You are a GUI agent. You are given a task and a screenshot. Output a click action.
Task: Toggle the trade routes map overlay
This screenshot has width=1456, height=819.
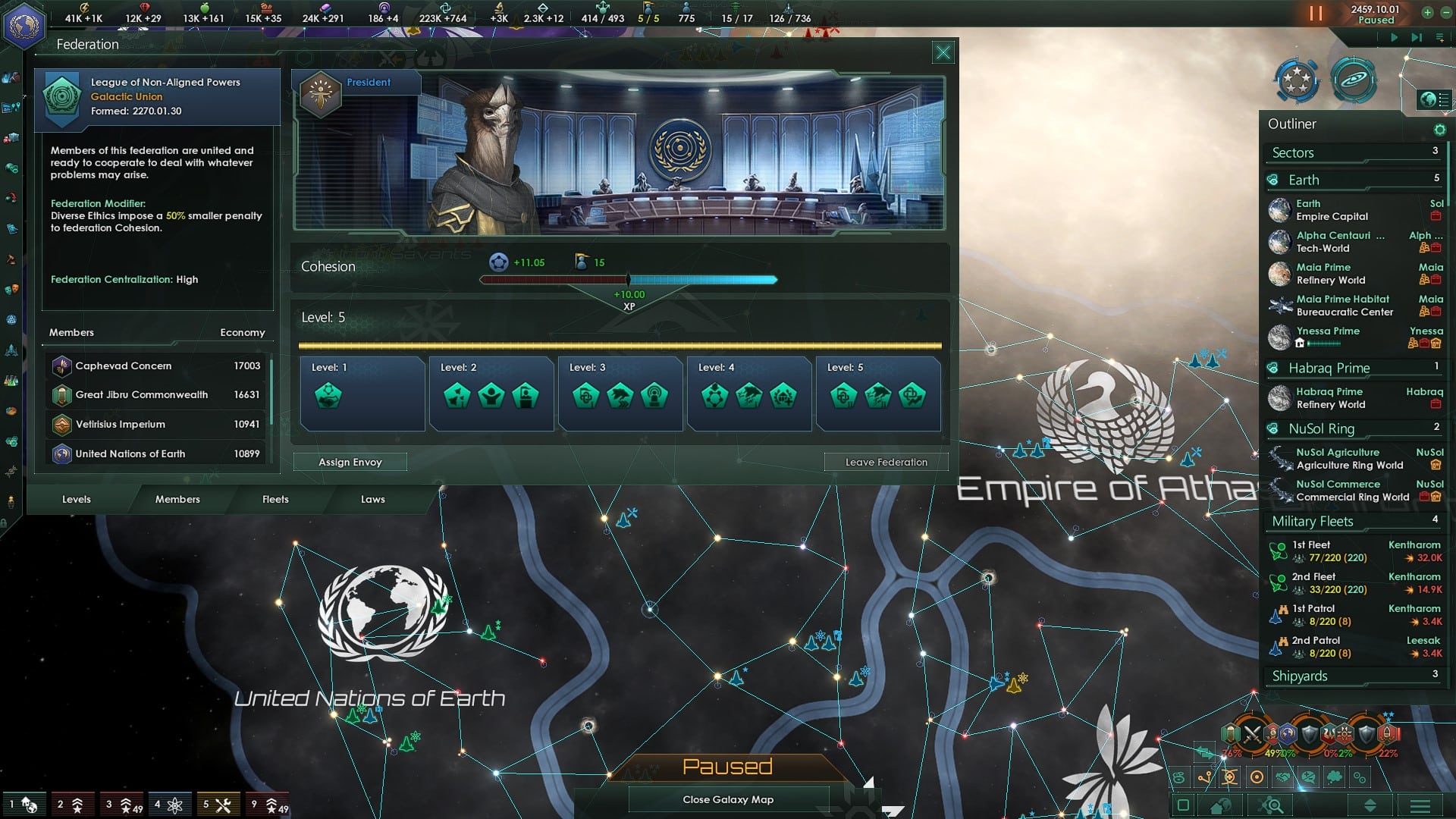coord(1204,777)
